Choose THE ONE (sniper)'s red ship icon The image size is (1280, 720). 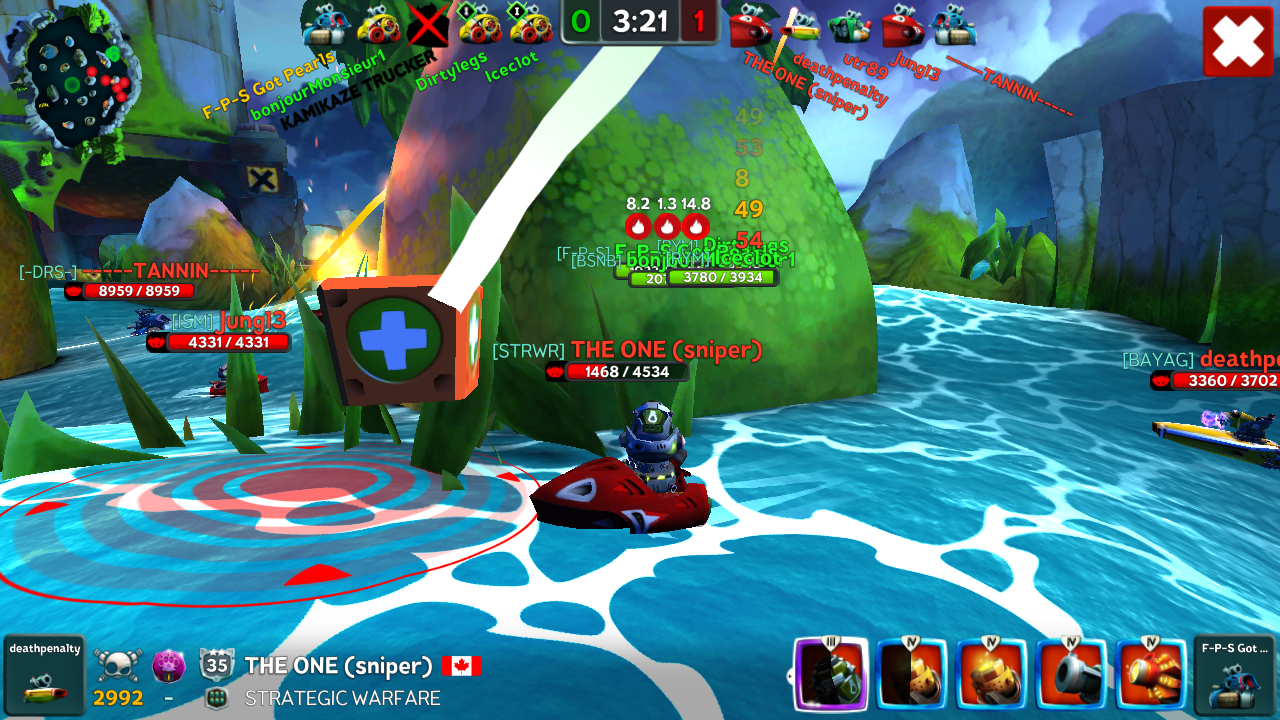click(750, 24)
